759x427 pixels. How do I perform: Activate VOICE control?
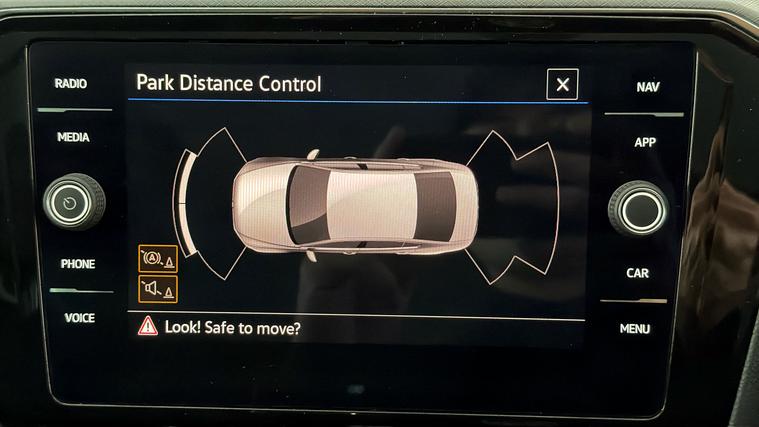pyautogui.click(x=79, y=318)
